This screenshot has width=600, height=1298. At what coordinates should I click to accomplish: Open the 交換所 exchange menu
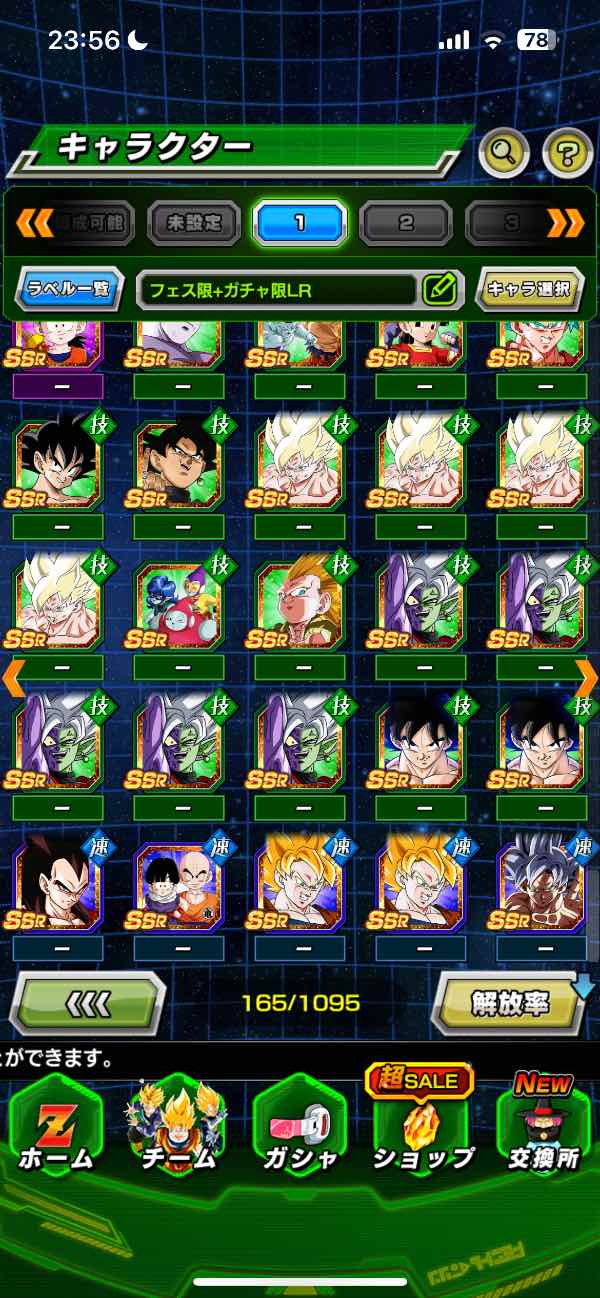pyautogui.click(x=541, y=1130)
